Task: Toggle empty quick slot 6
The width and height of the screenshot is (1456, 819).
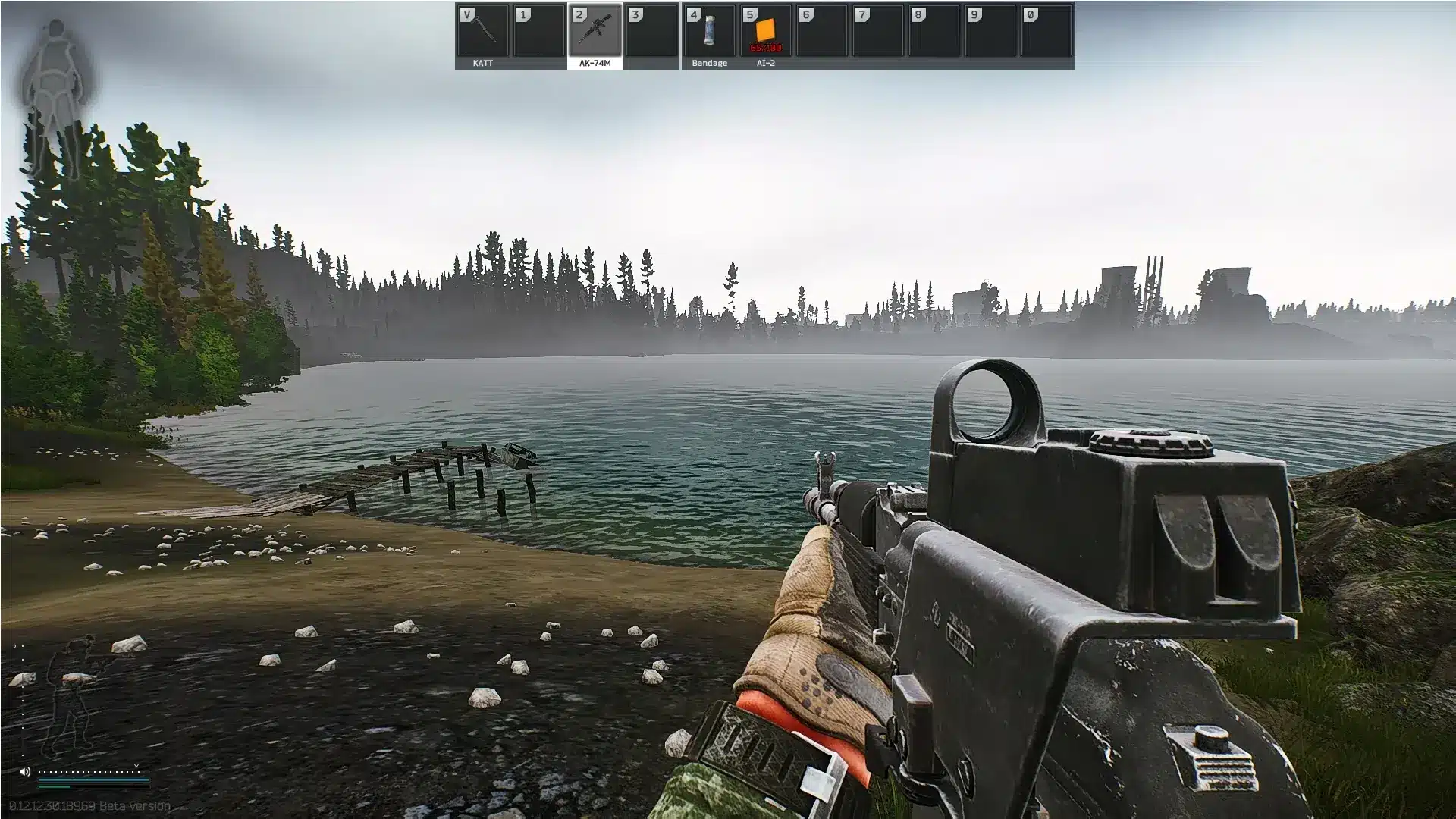Action: [823, 33]
